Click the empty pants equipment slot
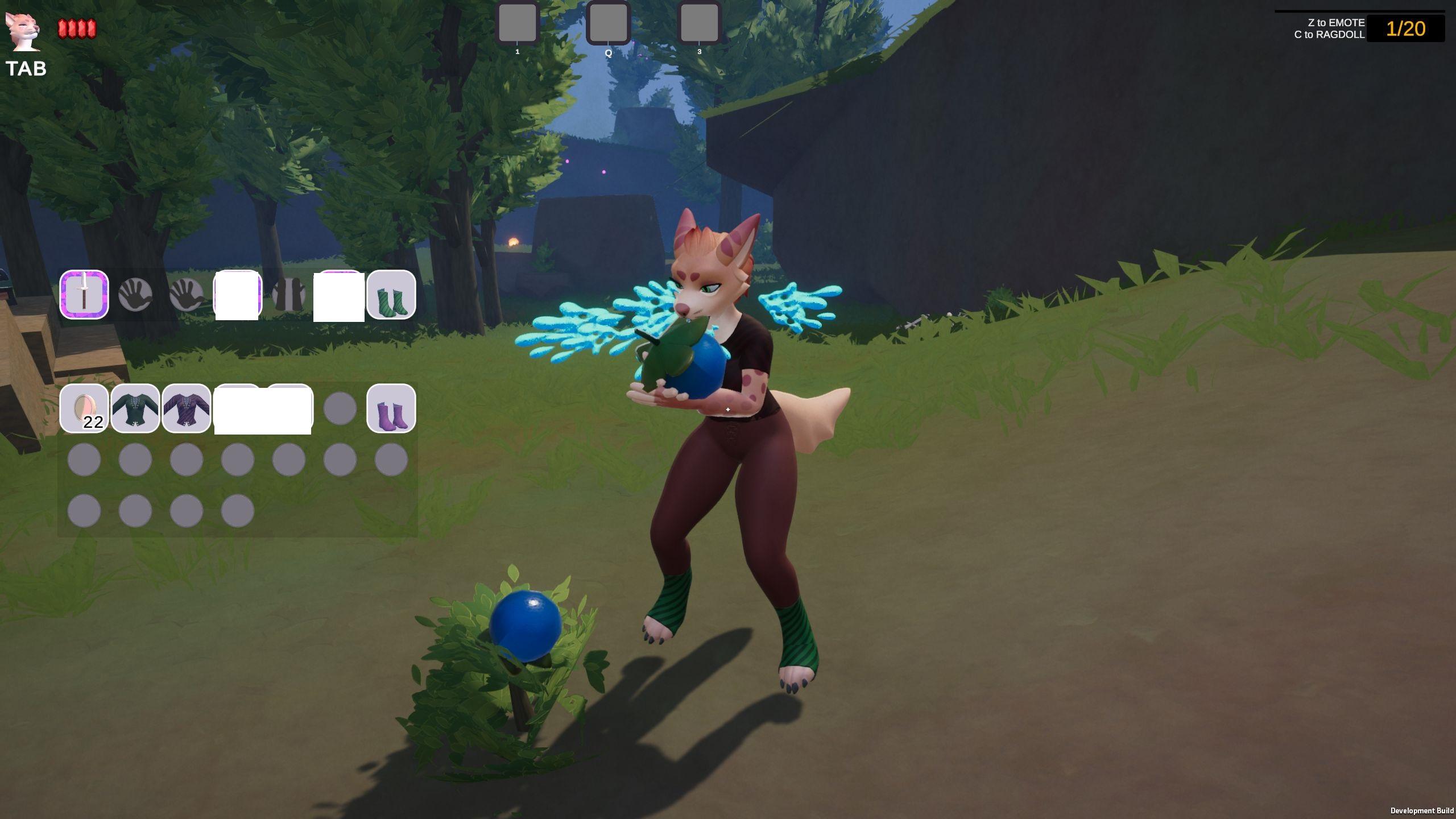This screenshot has width=1456, height=819. point(288,295)
